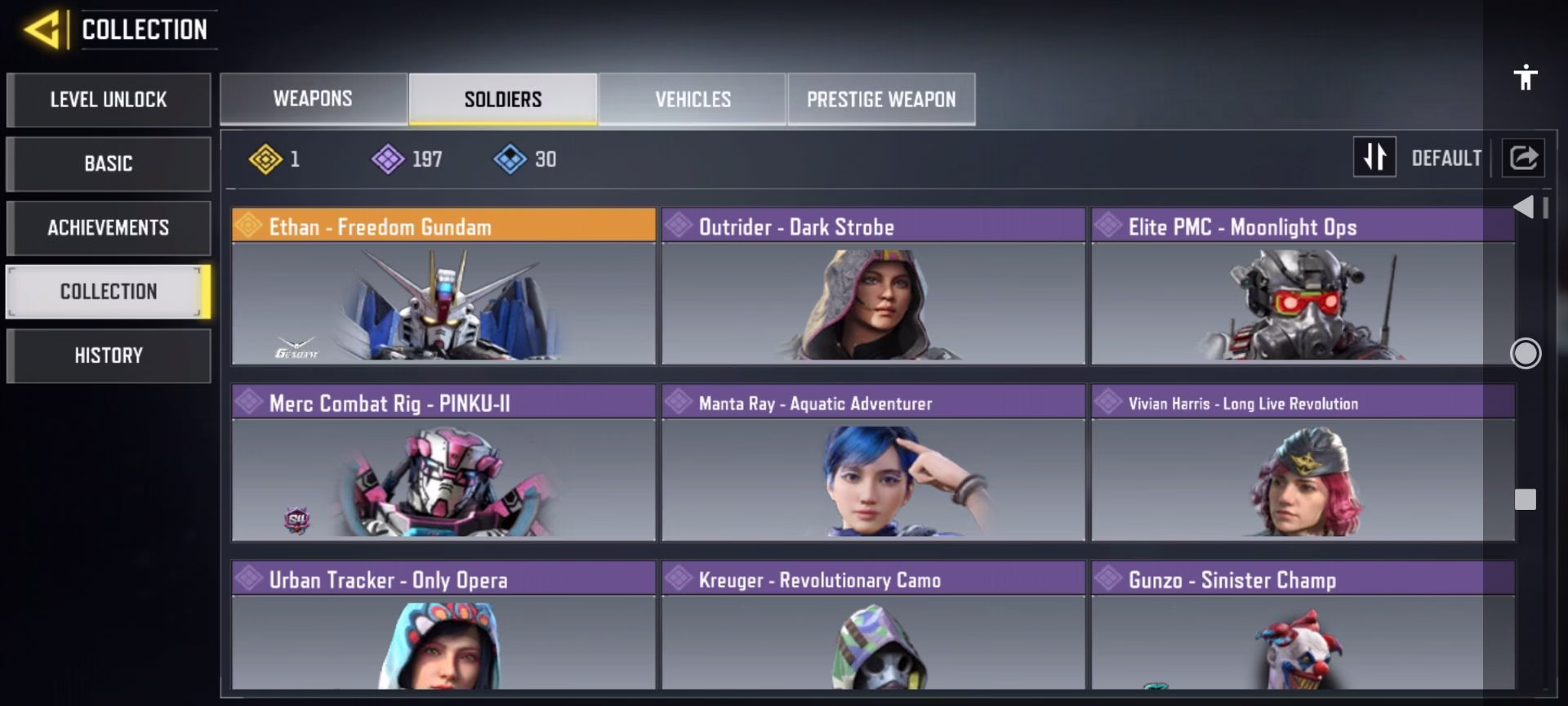The width and height of the screenshot is (1568, 706).
Task: Filter by the purple epic rarity icon
Action: click(388, 159)
